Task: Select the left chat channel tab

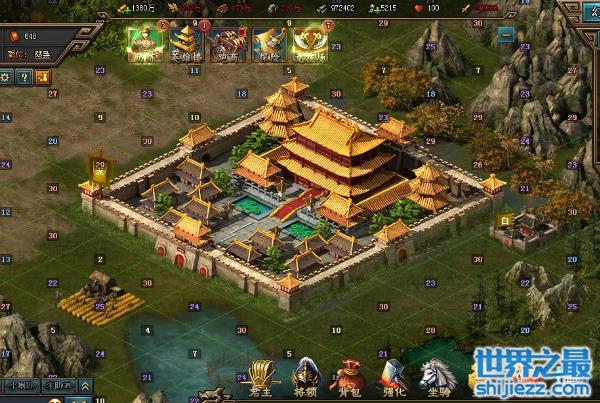Action: tap(22, 385)
